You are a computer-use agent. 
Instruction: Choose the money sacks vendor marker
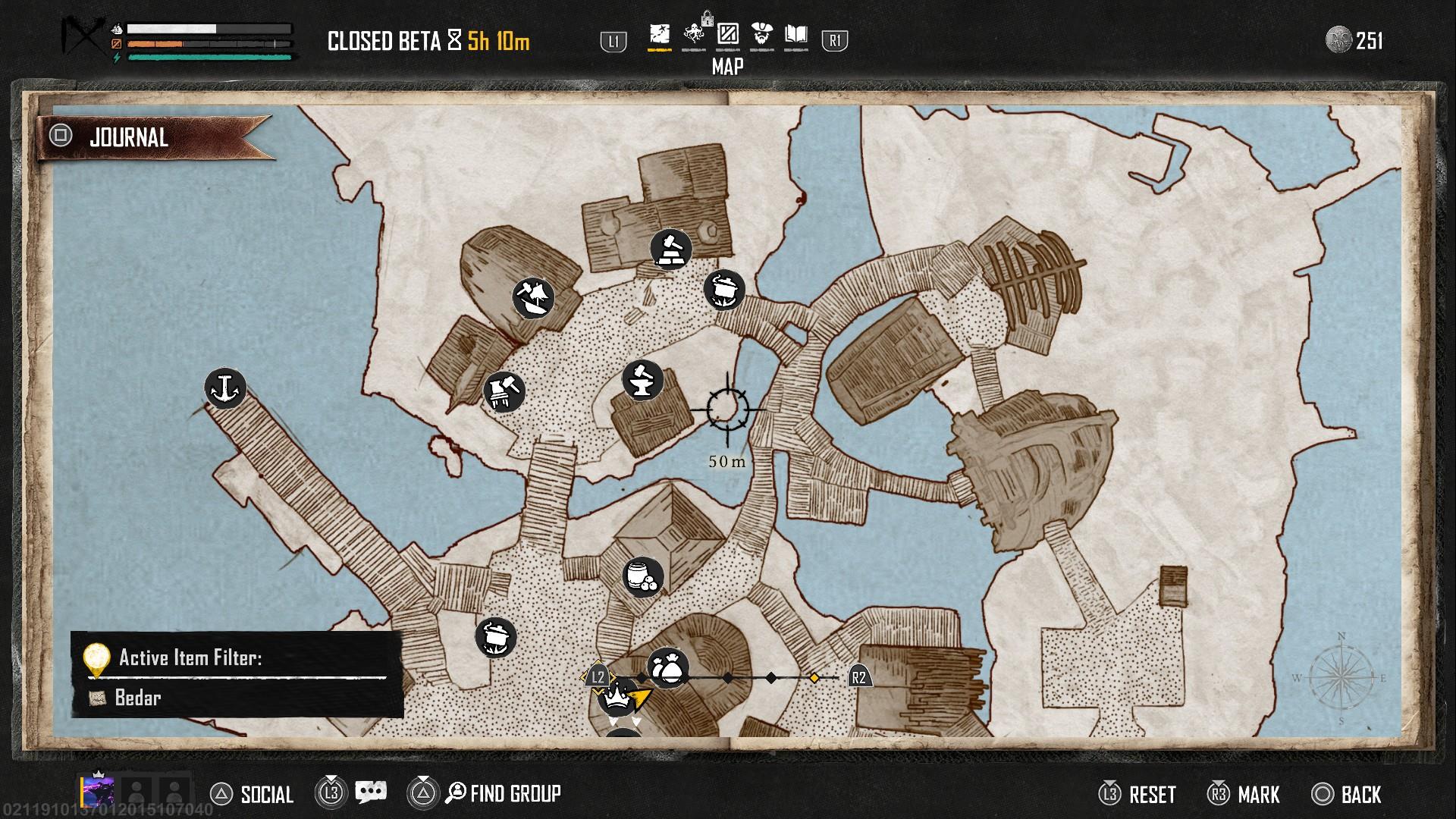click(x=668, y=667)
